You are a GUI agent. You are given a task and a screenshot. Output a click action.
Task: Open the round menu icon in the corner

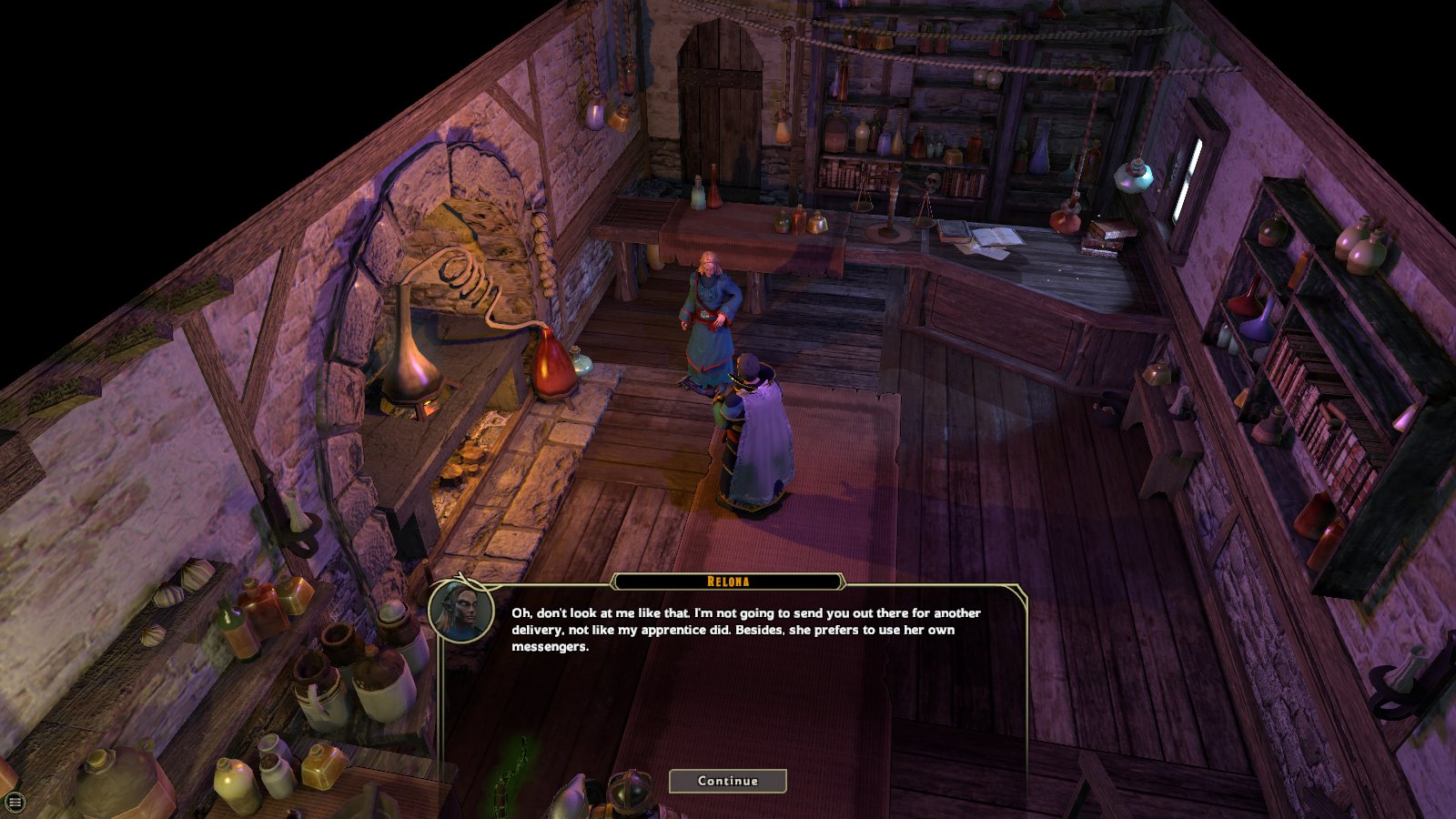pyautogui.click(x=15, y=802)
